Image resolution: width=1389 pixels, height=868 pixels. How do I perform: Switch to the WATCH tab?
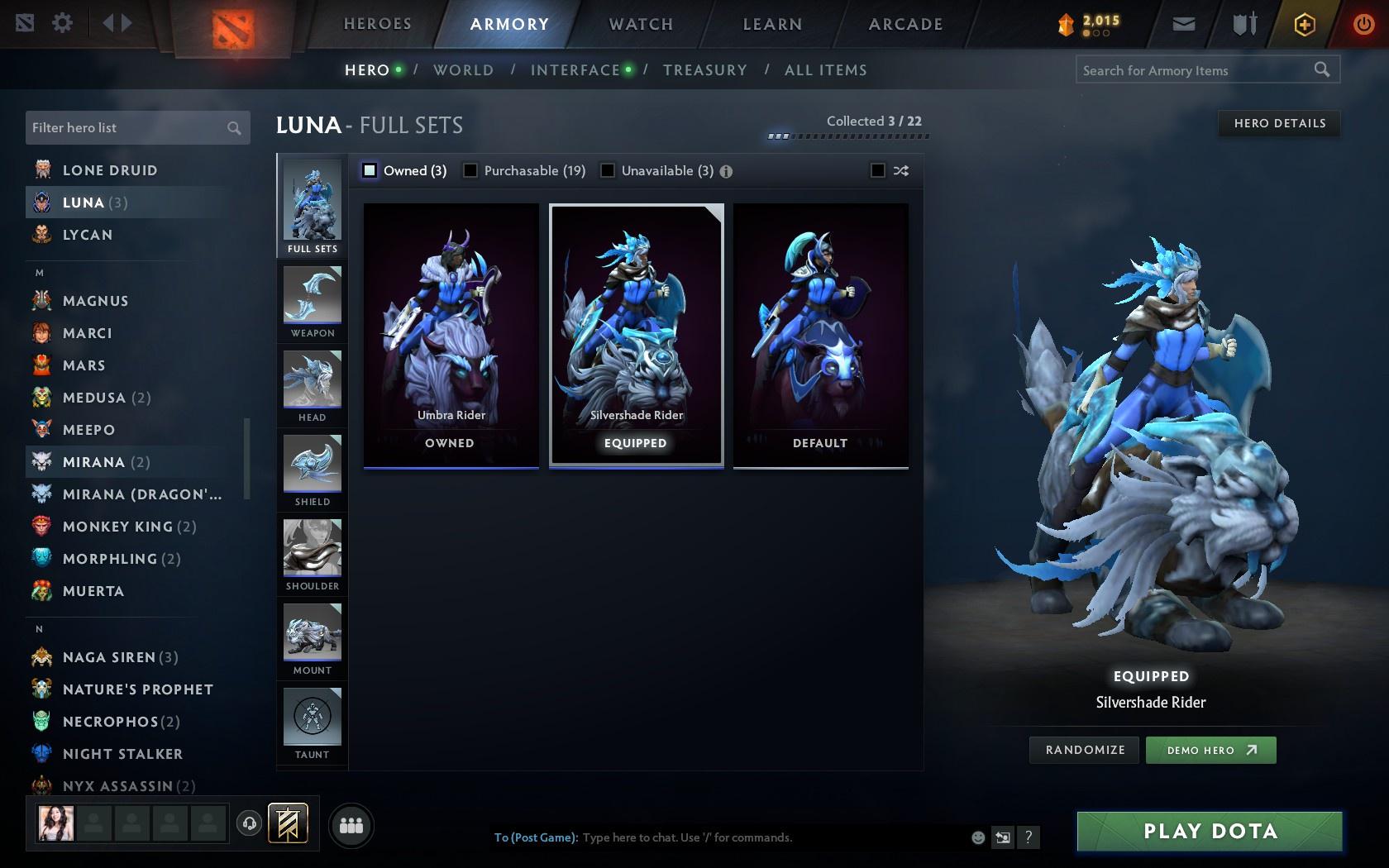point(639,24)
